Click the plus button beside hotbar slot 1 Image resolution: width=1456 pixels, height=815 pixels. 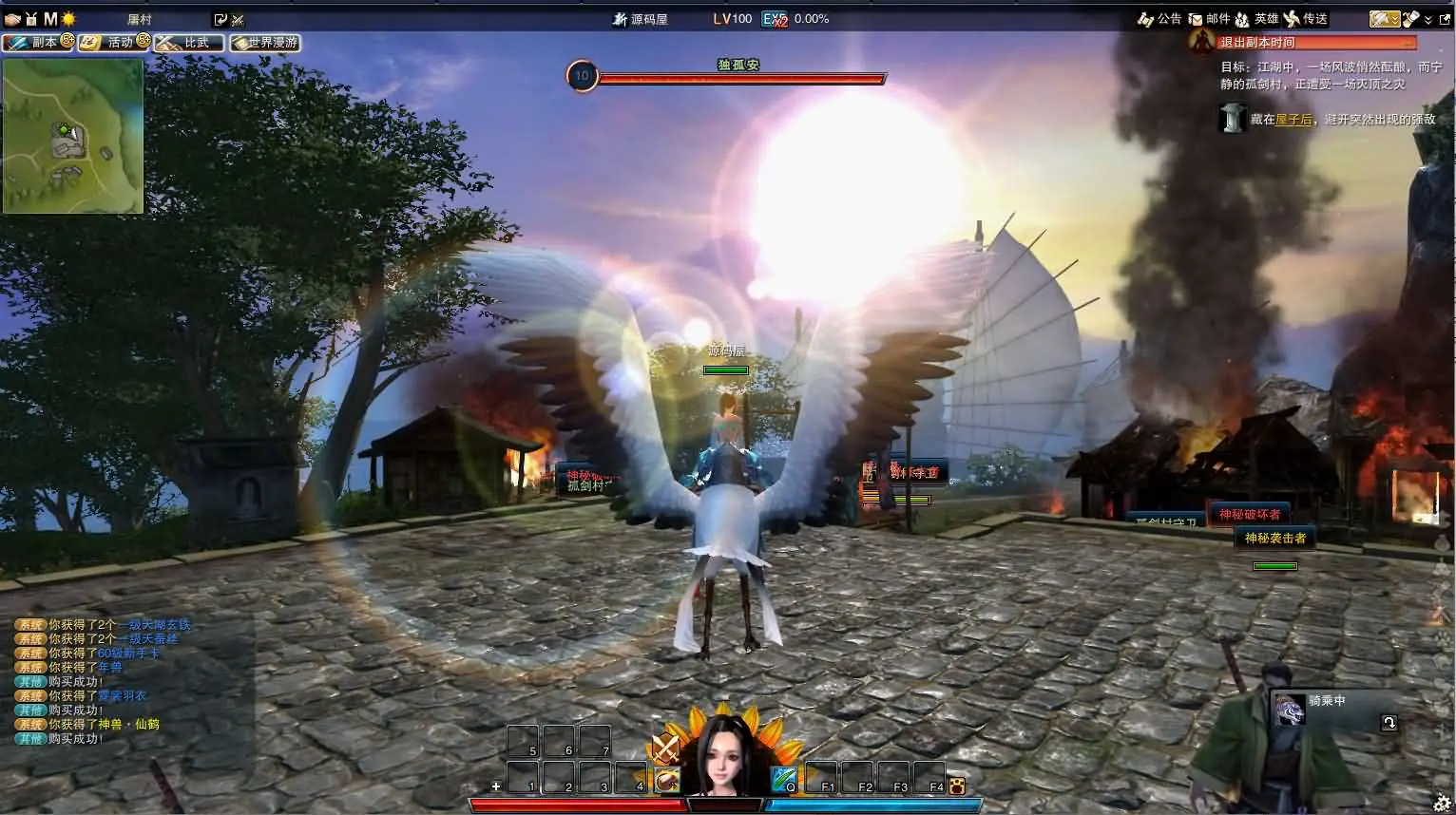click(x=495, y=787)
